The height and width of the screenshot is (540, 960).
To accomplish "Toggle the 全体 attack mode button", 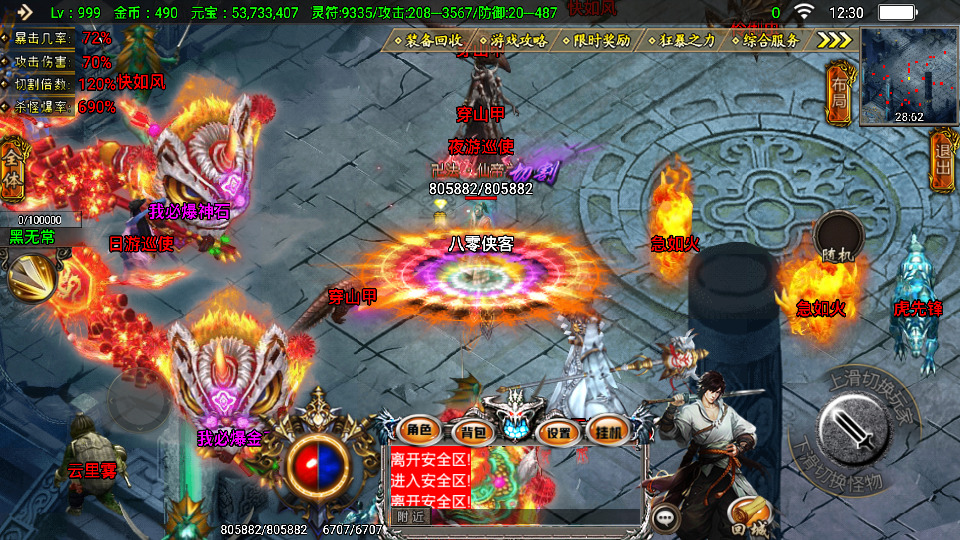I will click(14, 160).
